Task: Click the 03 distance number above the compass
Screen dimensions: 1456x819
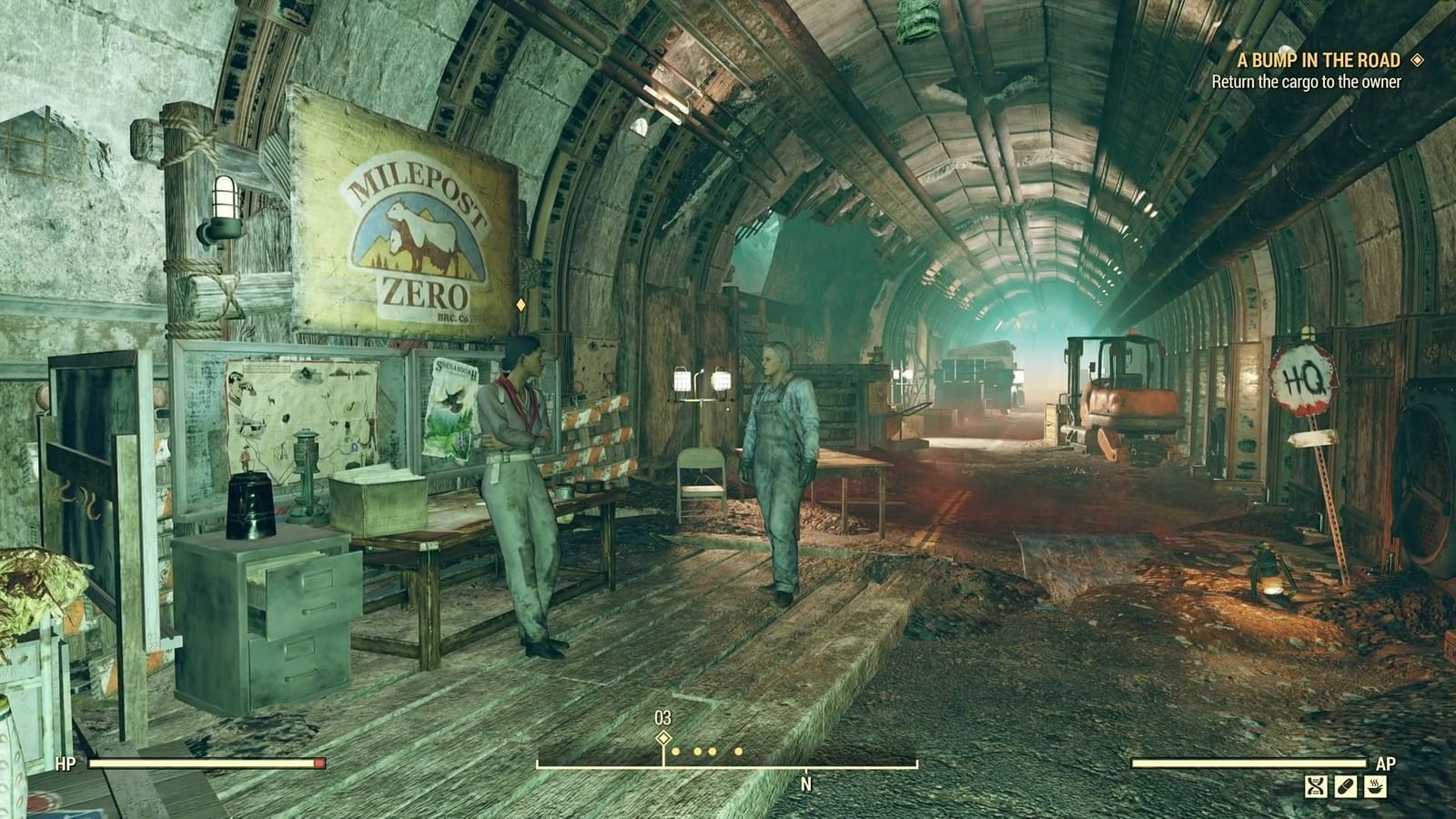Action: 662,718
